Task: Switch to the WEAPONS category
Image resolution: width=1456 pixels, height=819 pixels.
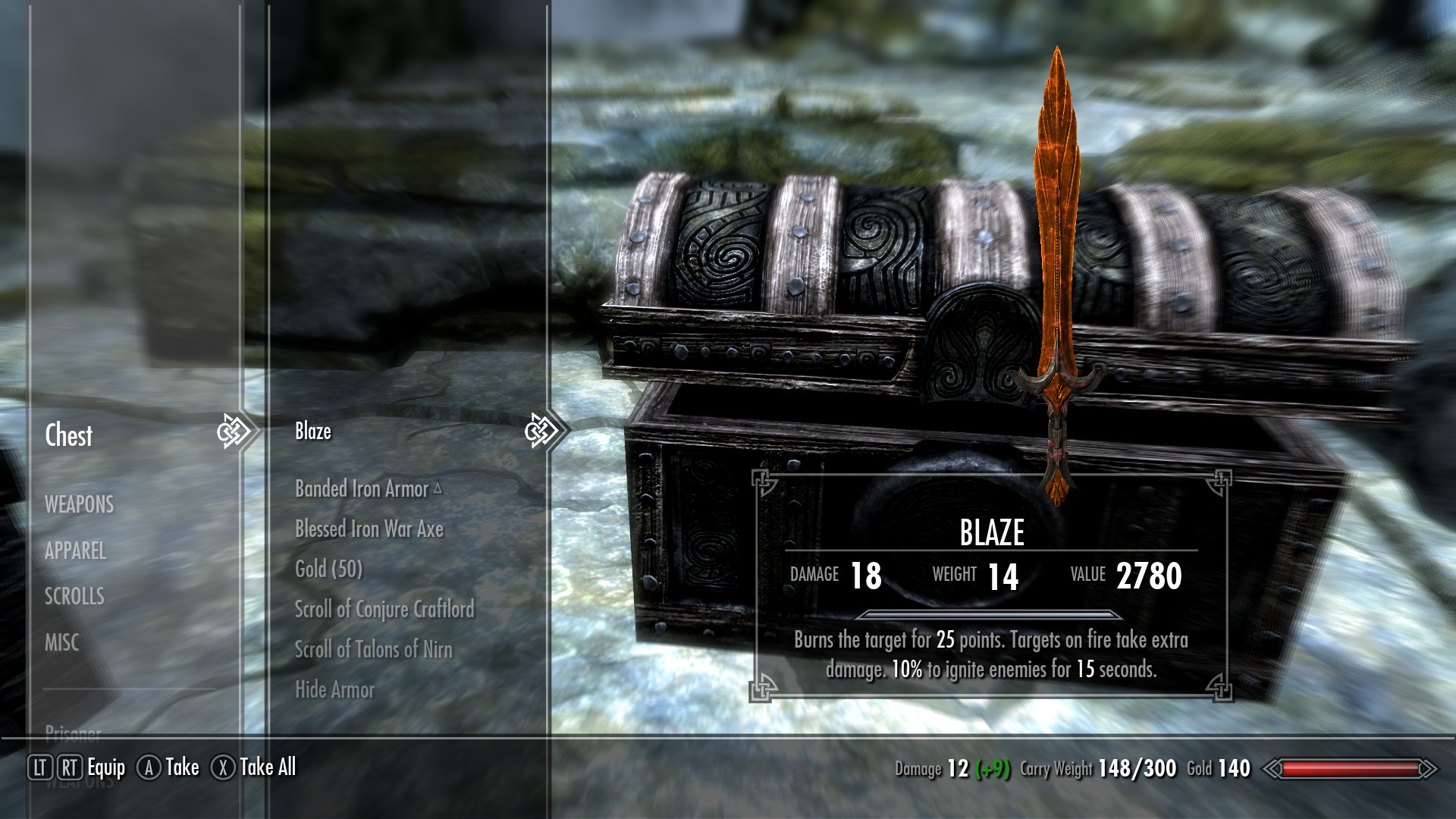Action: point(79,504)
